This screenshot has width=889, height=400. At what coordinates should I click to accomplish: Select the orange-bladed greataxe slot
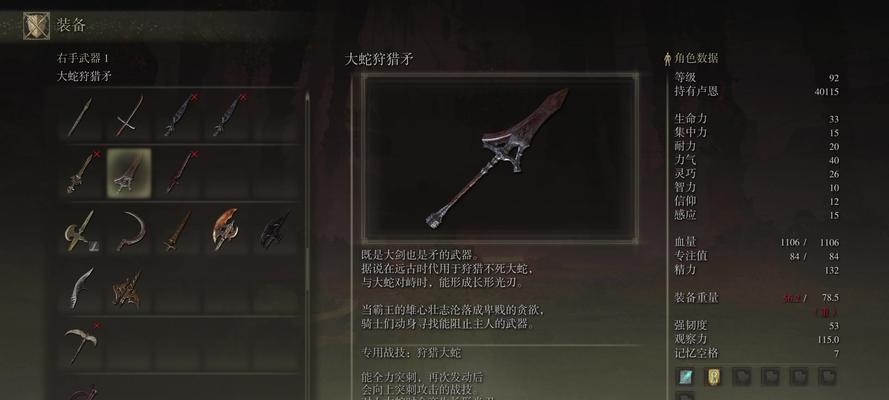226,230
